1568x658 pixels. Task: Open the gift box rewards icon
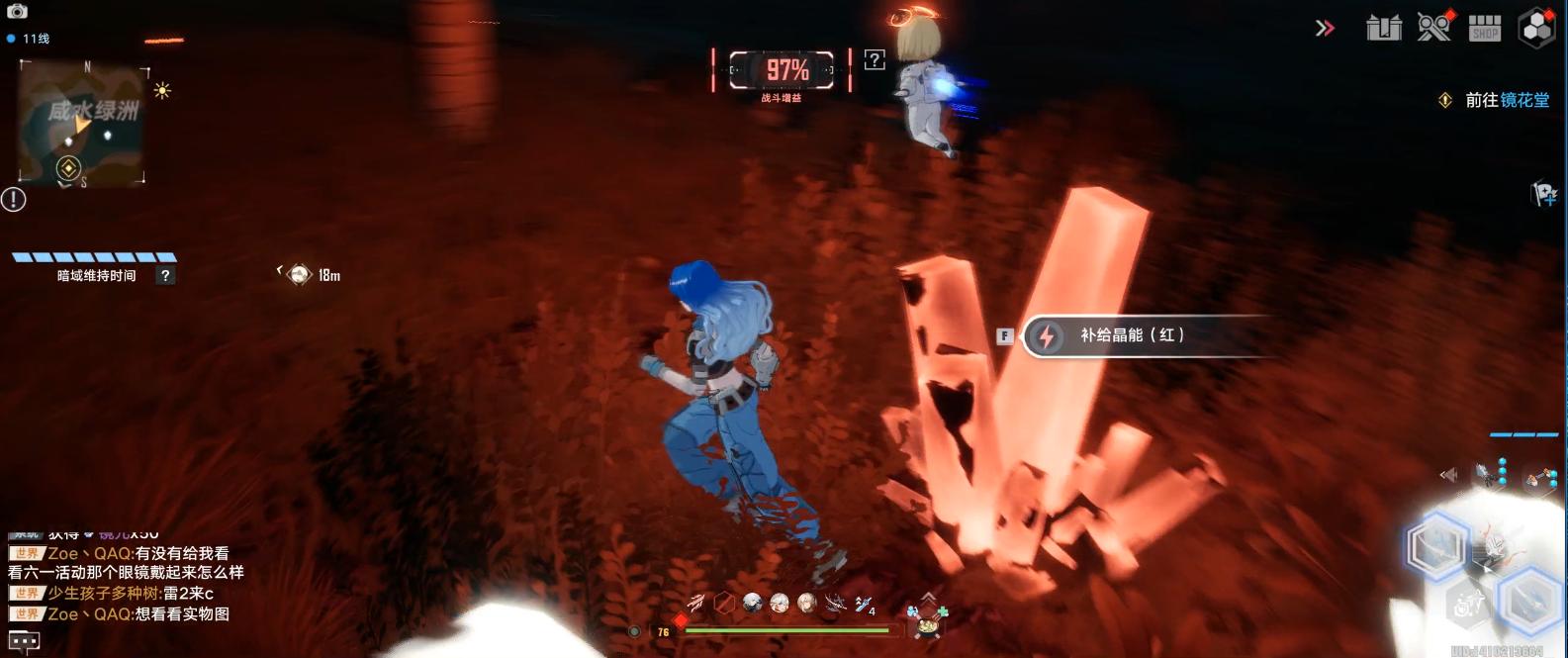(1383, 28)
